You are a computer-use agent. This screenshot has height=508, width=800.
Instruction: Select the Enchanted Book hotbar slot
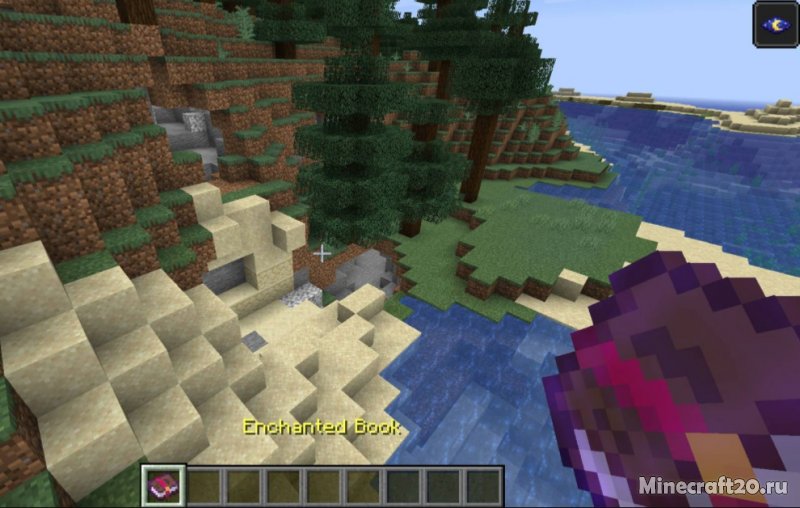click(161, 486)
